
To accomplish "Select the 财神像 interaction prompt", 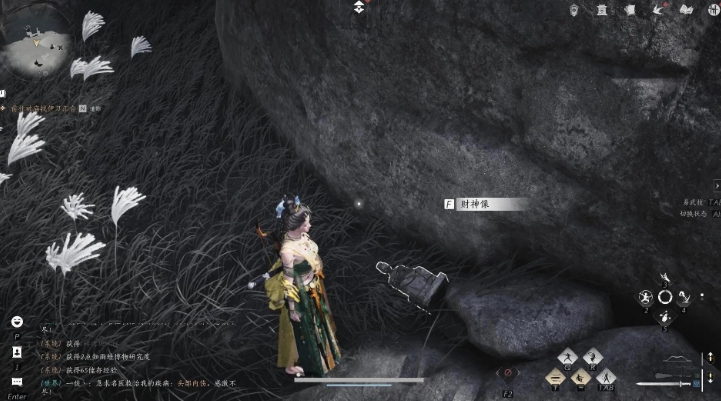I will point(485,204).
